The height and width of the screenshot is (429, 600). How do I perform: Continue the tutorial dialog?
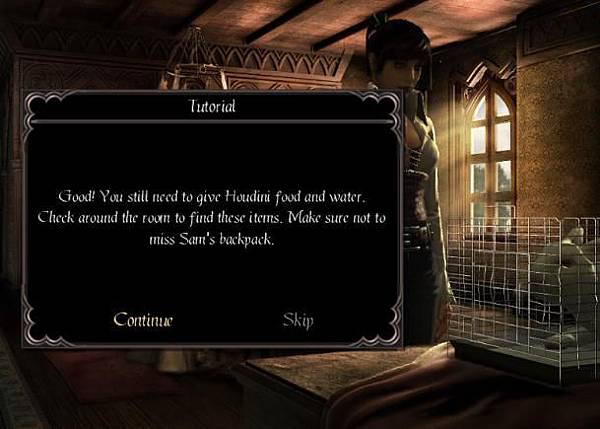tap(143, 320)
